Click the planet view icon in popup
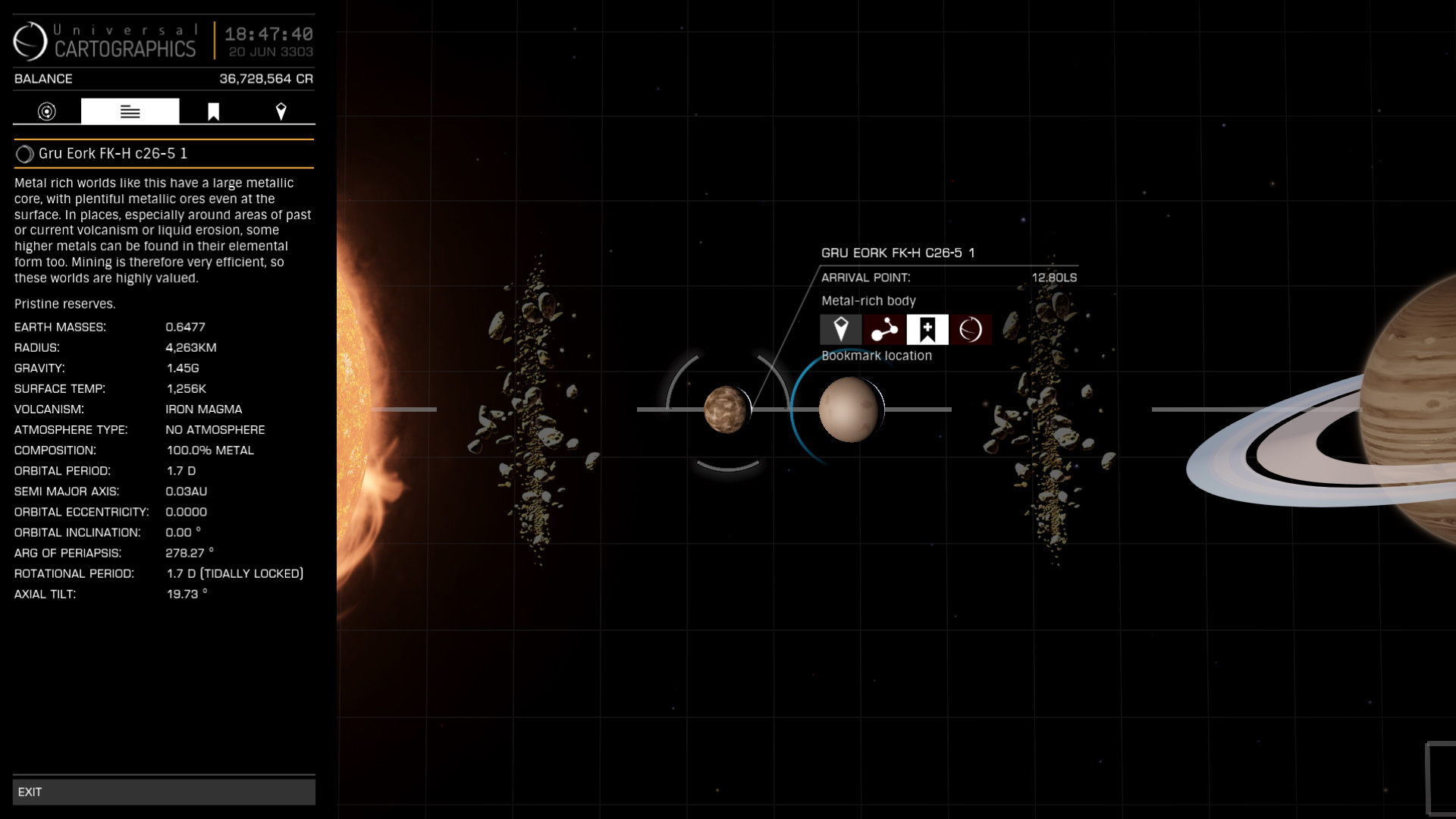The image size is (1456, 819). click(x=971, y=330)
